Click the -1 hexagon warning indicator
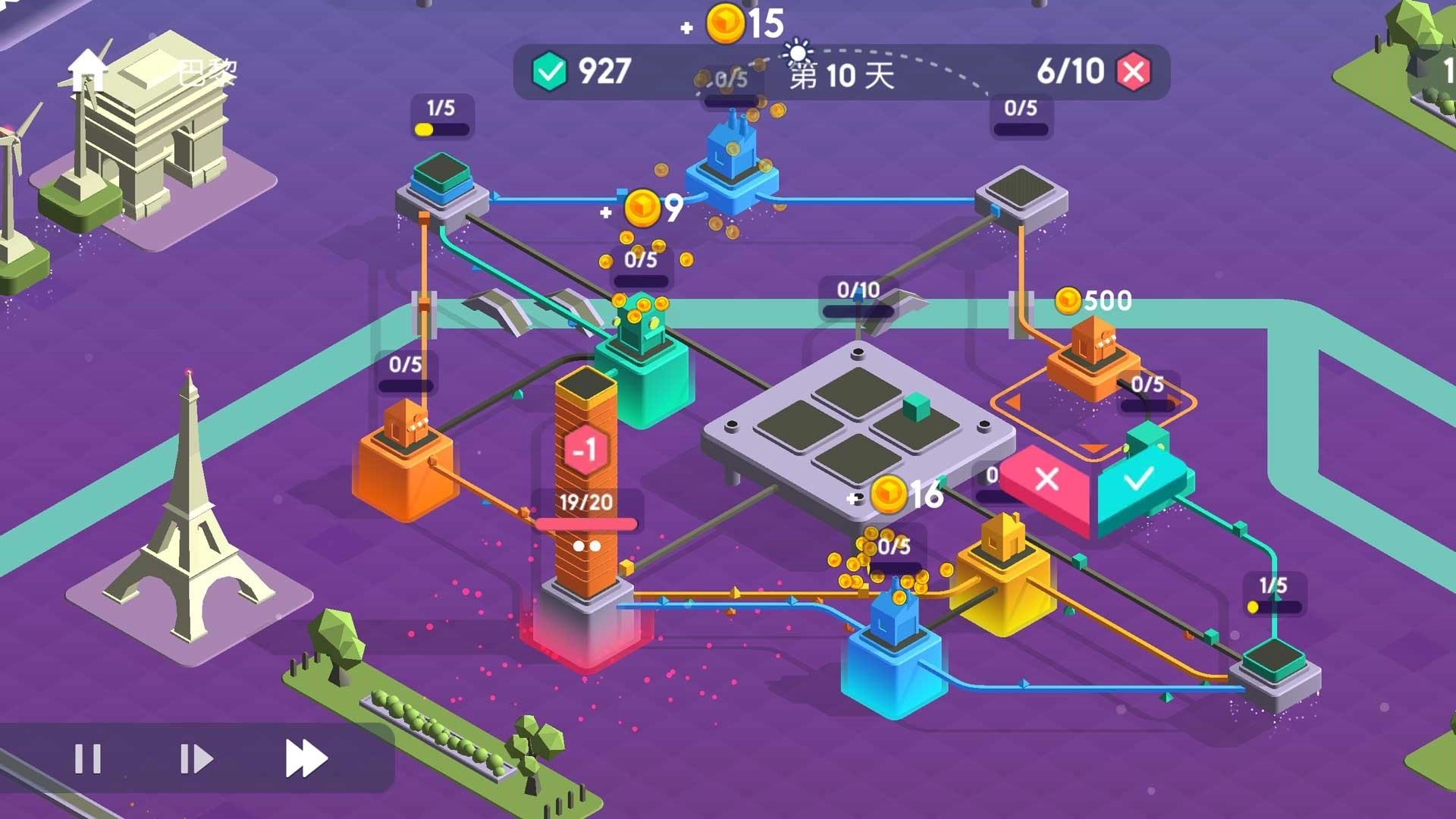1456x819 pixels. [584, 450]
